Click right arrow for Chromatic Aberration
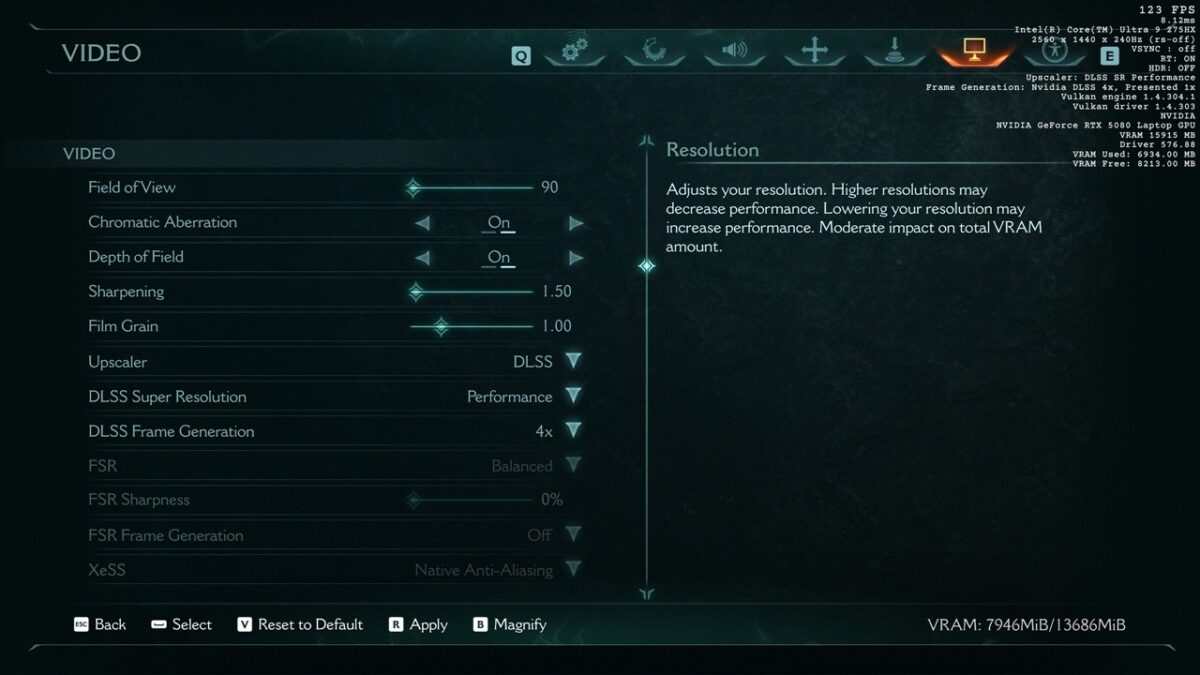The width and height of the screenshot is (1200, 675). click(576, 223)
